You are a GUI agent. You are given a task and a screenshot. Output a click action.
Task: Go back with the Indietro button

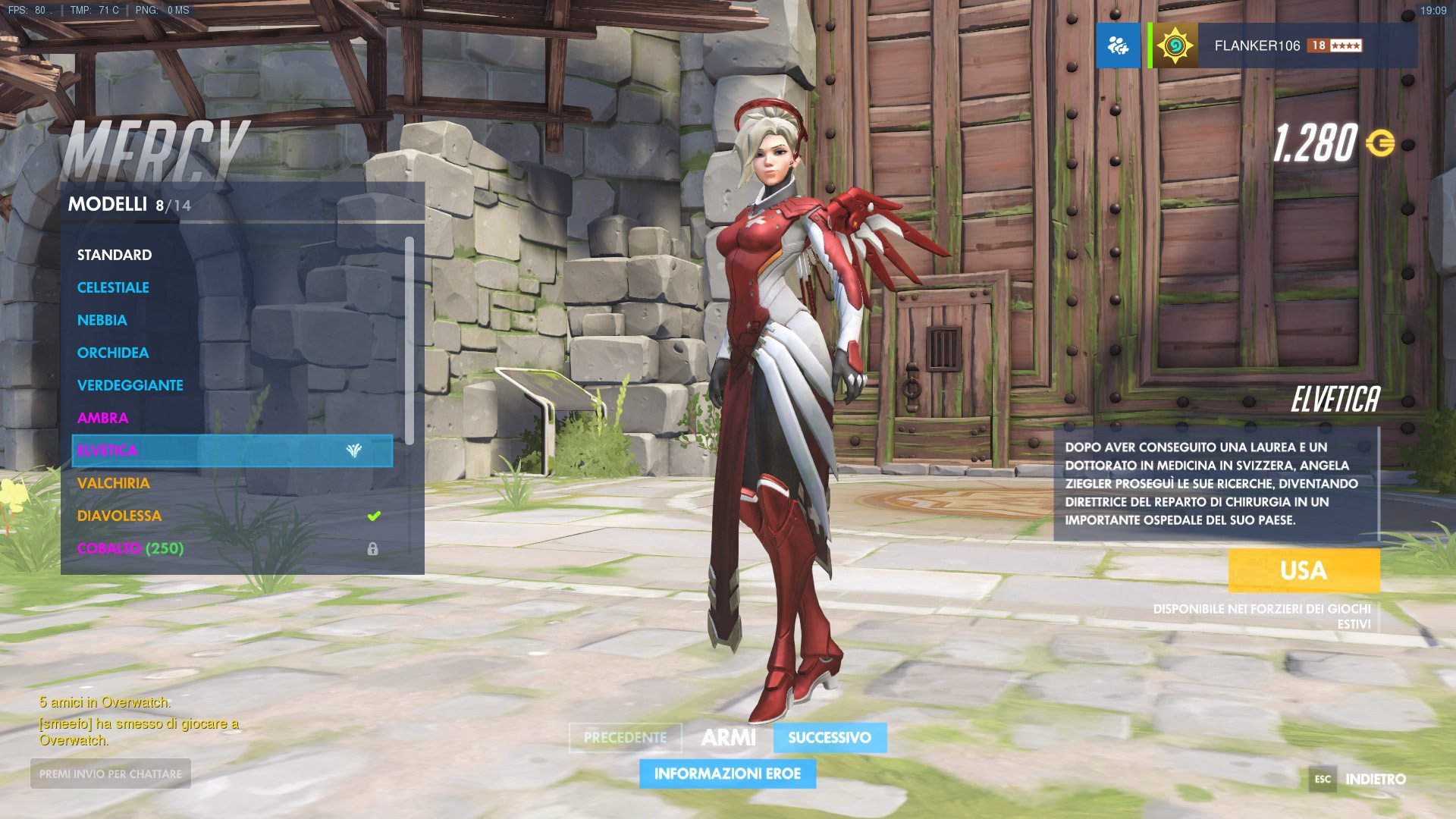[1374, 780]
